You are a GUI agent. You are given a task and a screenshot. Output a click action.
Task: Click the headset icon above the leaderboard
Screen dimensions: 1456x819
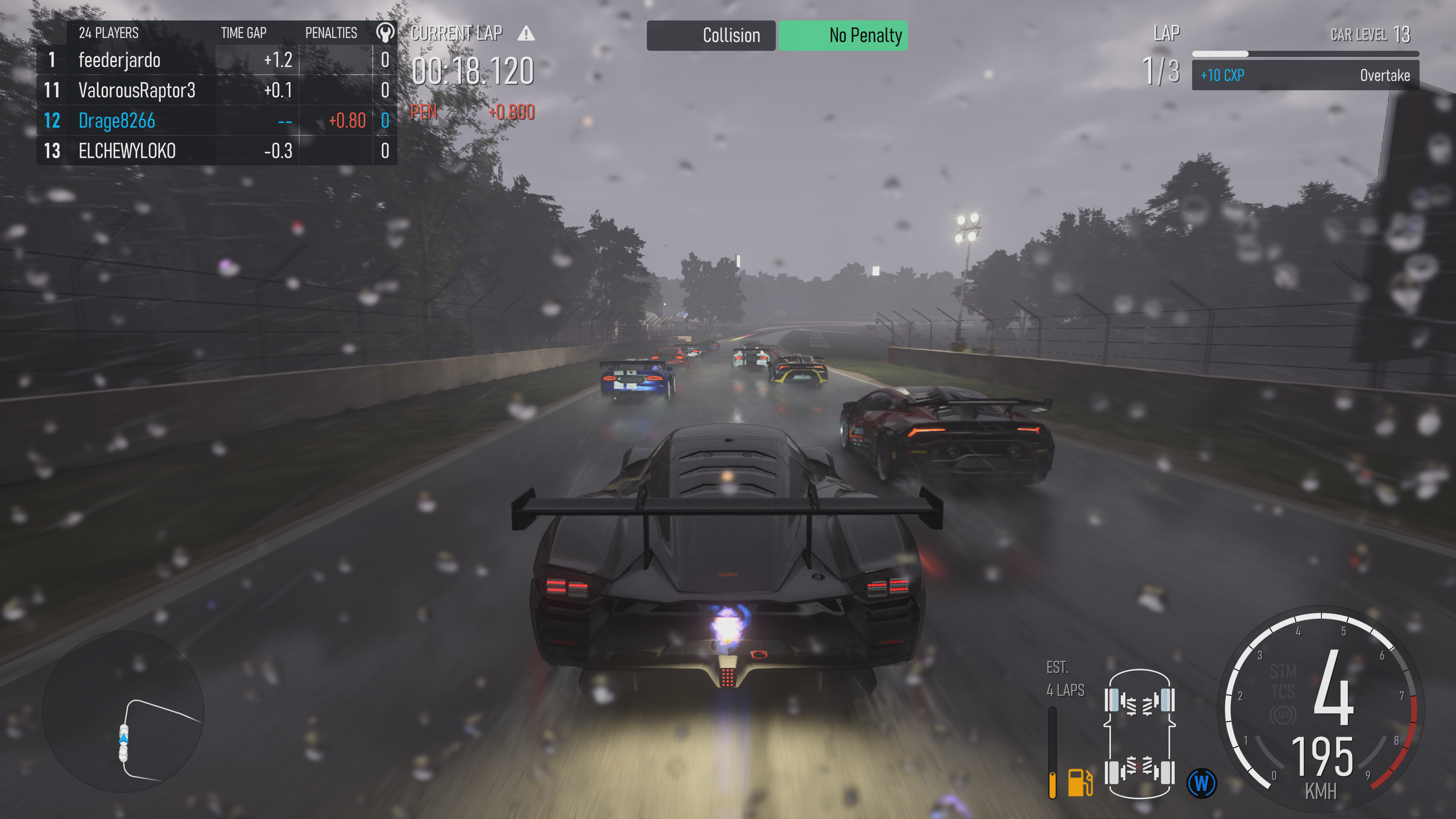[x=385, y=33]
